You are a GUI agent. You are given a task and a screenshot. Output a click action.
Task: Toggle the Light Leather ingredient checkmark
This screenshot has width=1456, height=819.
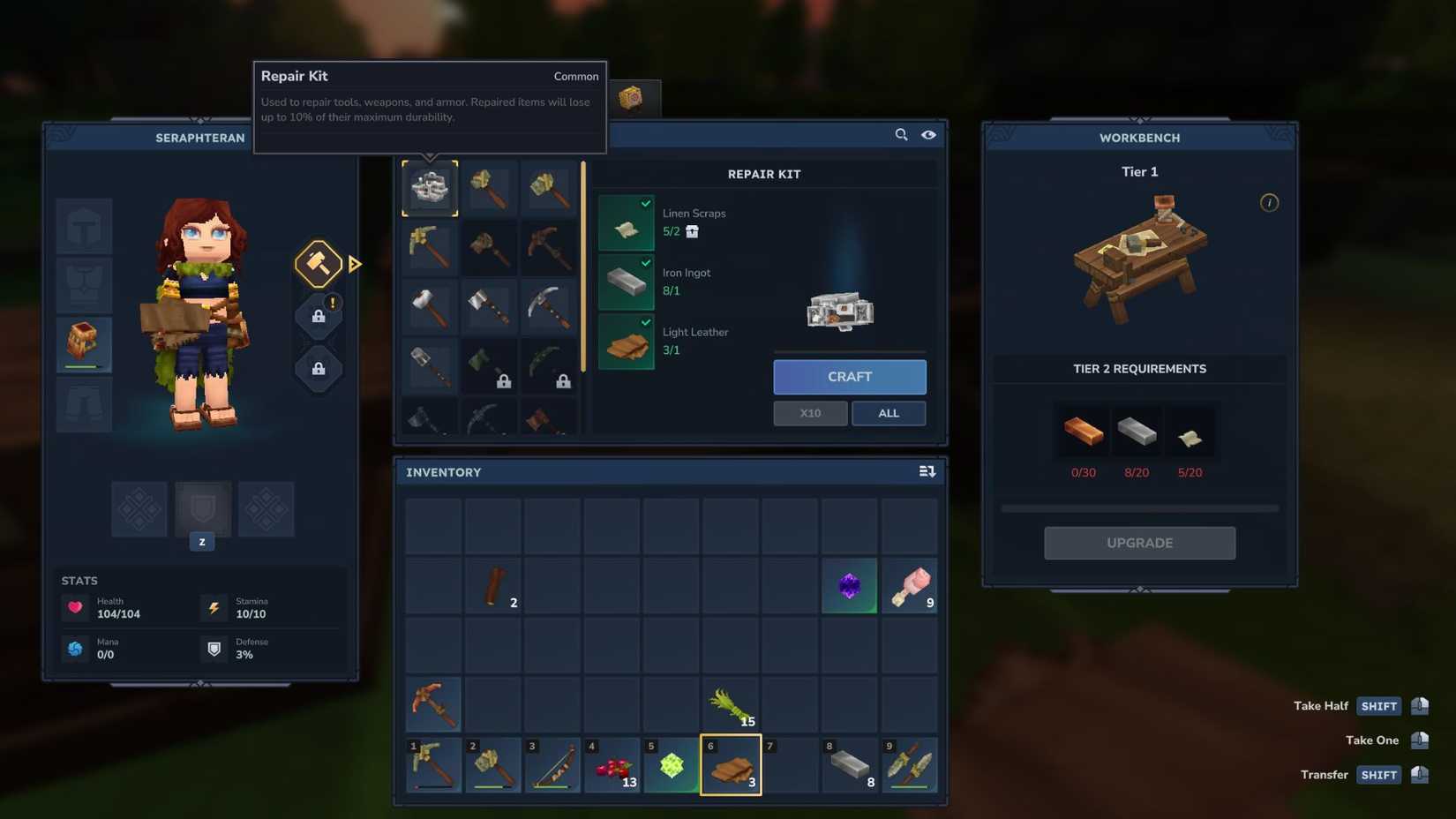click(x=645, y=322)
